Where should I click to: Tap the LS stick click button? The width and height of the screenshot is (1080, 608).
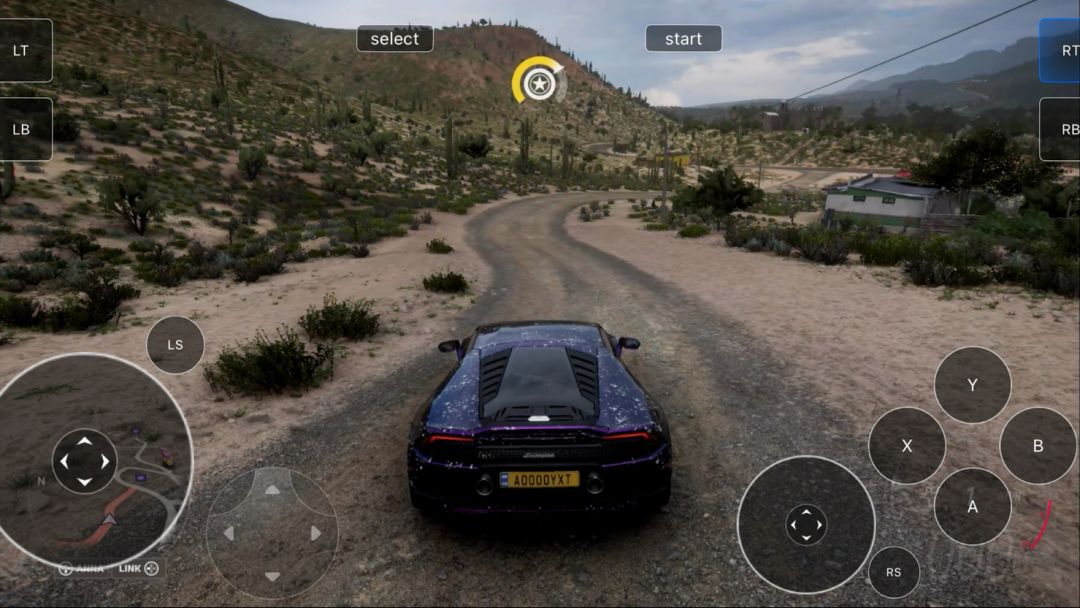tap(175, 345)
